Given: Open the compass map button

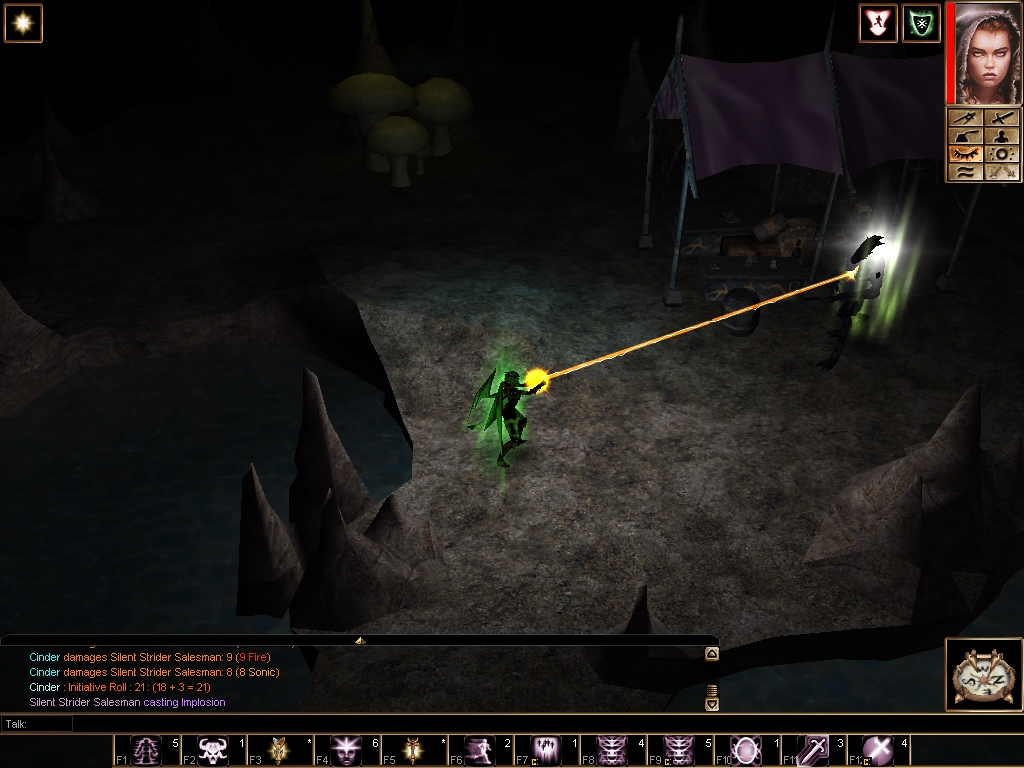Looking at the screenshot, I should [982, 675].
